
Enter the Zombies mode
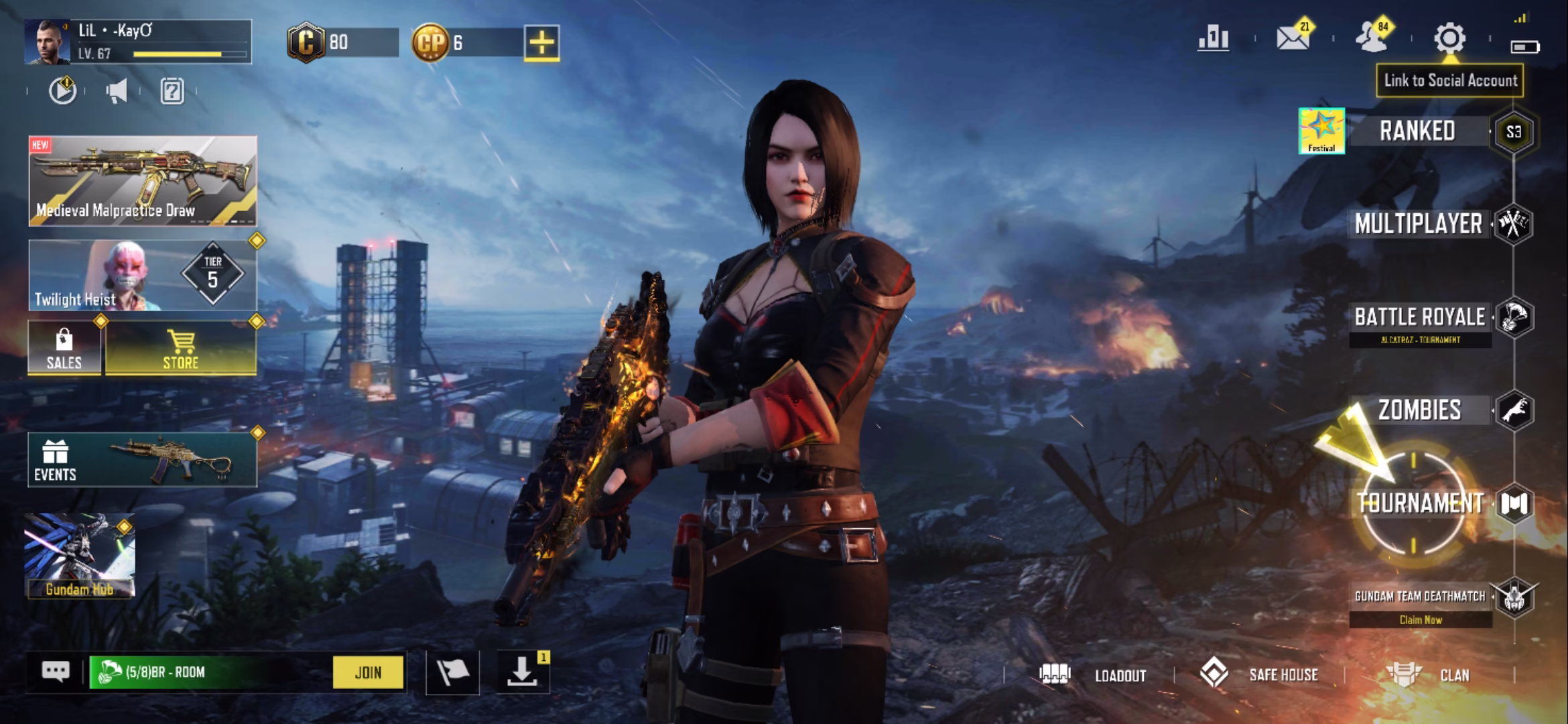pyautogui.click(x=1420, y=410)
